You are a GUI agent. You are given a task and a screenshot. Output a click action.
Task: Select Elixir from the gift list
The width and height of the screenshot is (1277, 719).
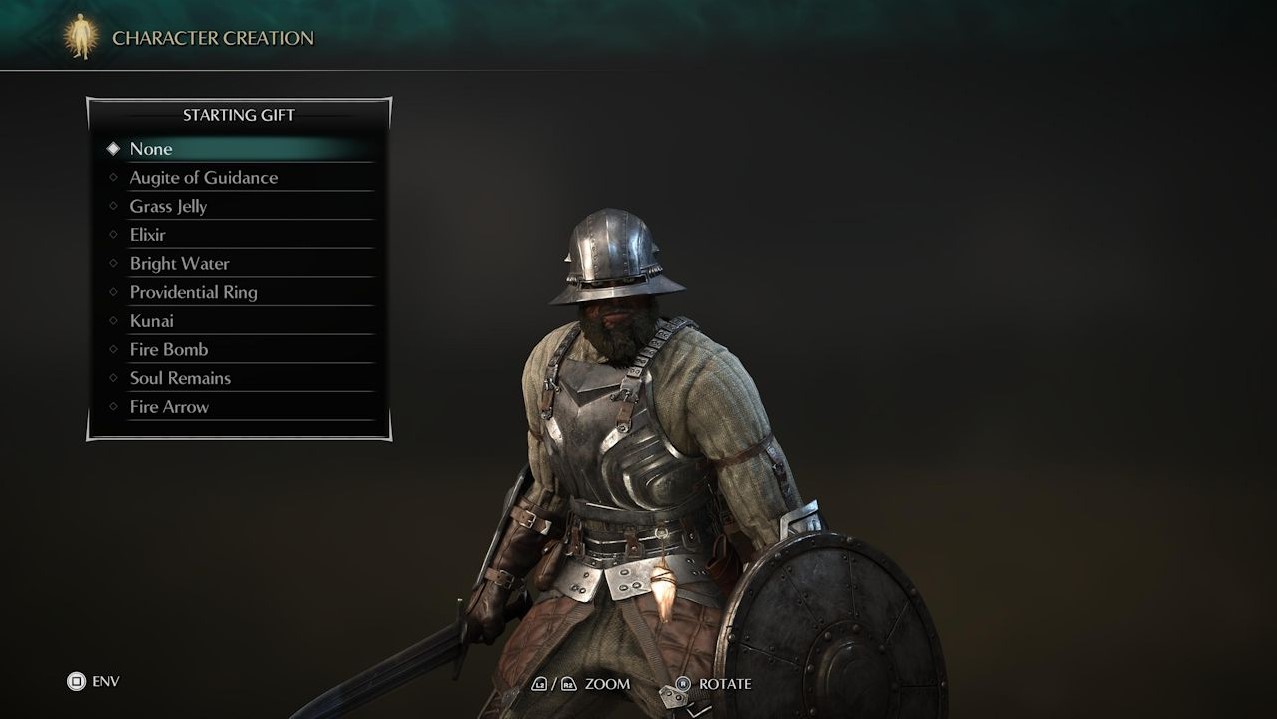click(x=147, y=235)
